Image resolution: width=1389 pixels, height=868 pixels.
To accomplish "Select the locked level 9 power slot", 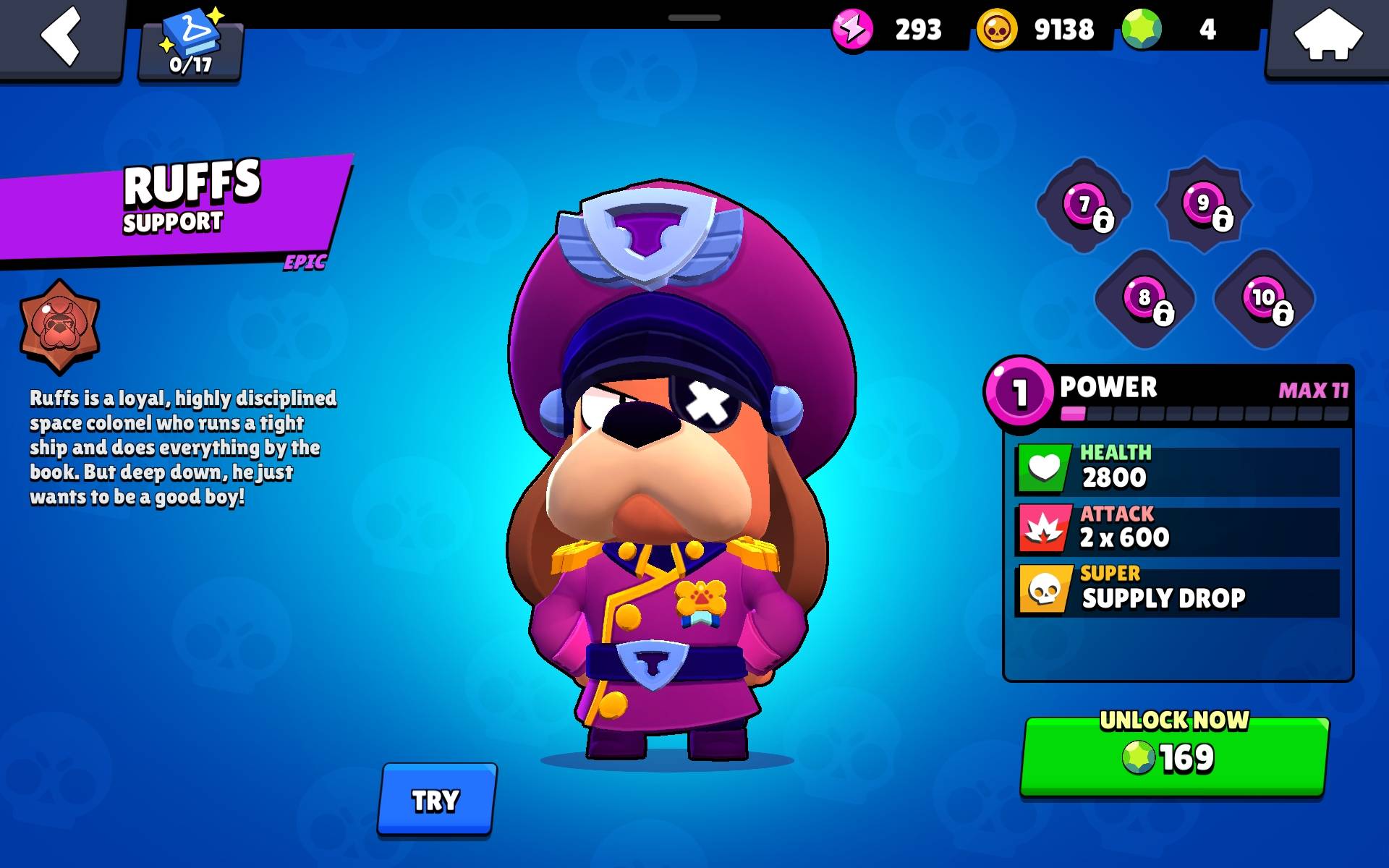I will pos(1204,204).
